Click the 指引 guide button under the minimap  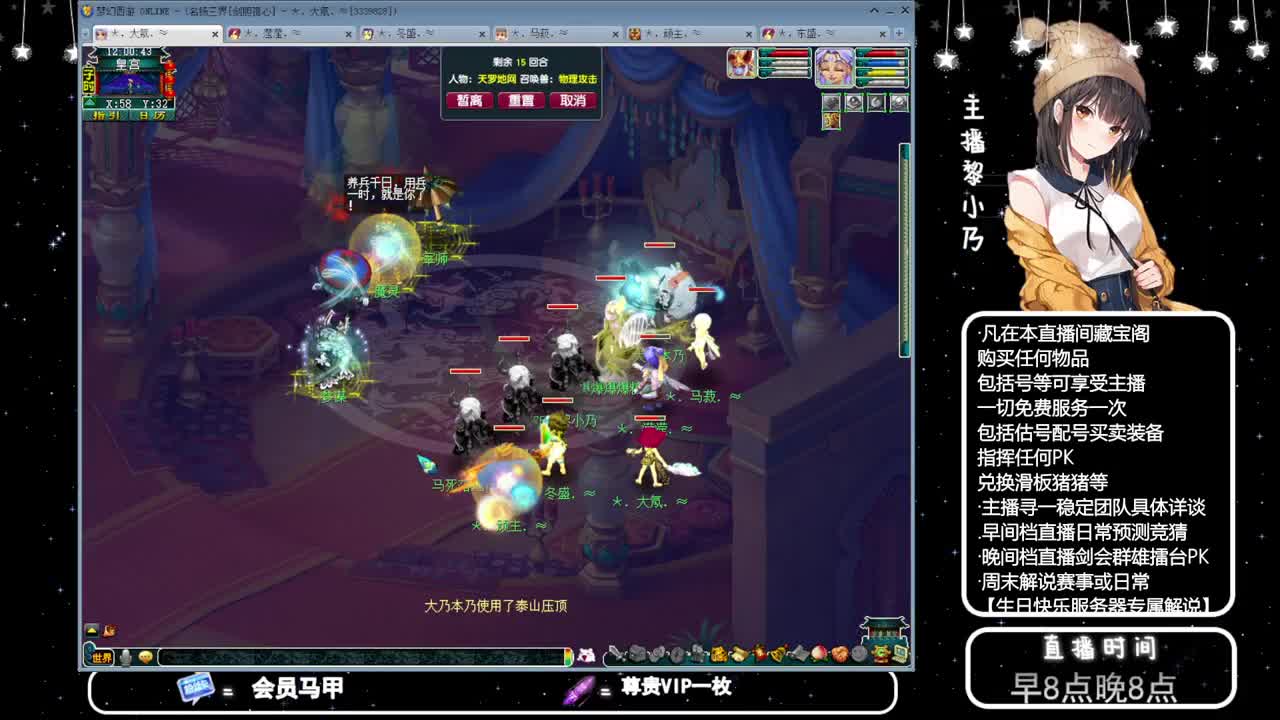pyautogui.click(x=107, y=115)
